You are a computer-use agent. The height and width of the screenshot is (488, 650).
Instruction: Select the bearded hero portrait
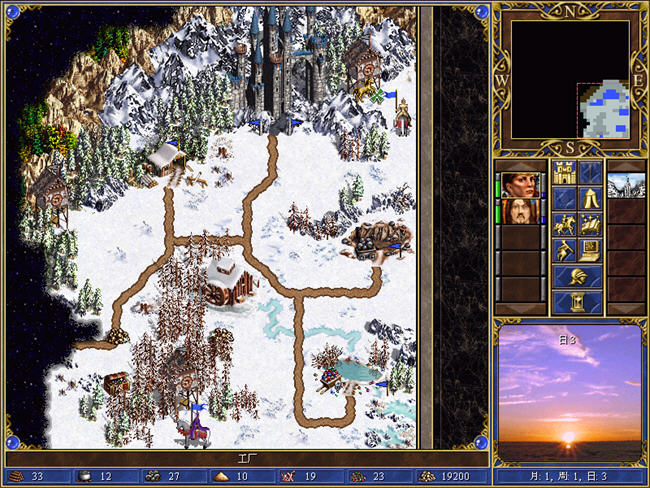[x=519, y=212]
